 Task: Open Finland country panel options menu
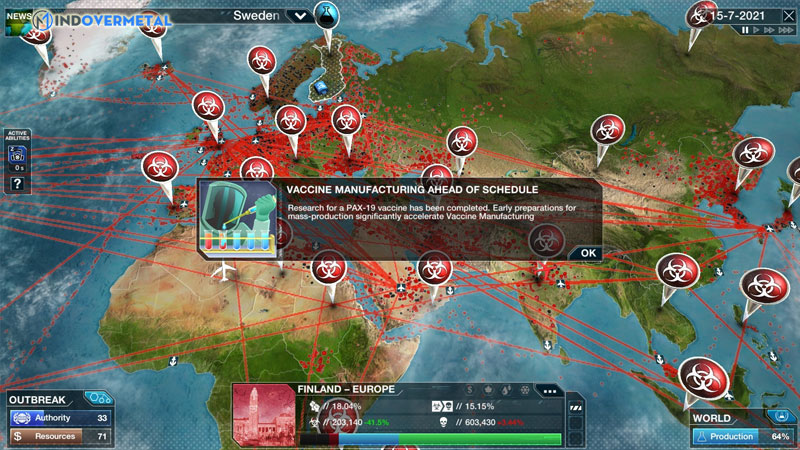coord(546,390)
